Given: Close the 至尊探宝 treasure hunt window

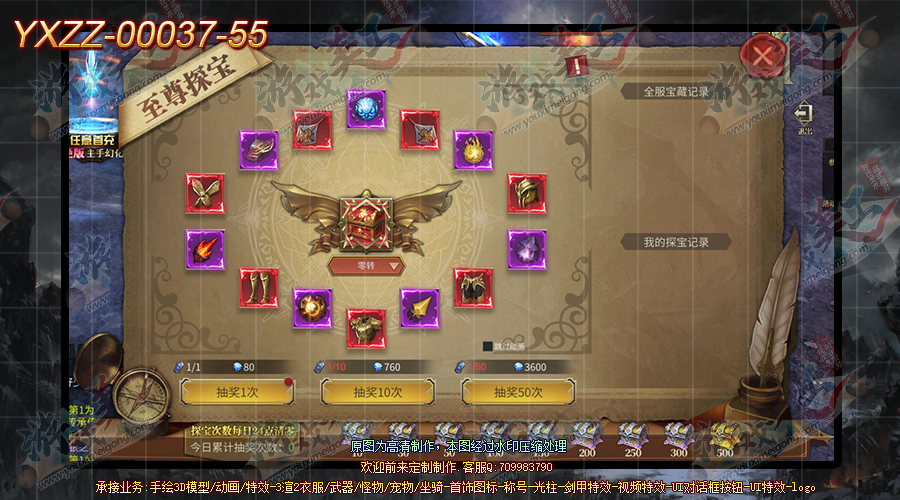Looking at the screenshot, I should point(763,57).
